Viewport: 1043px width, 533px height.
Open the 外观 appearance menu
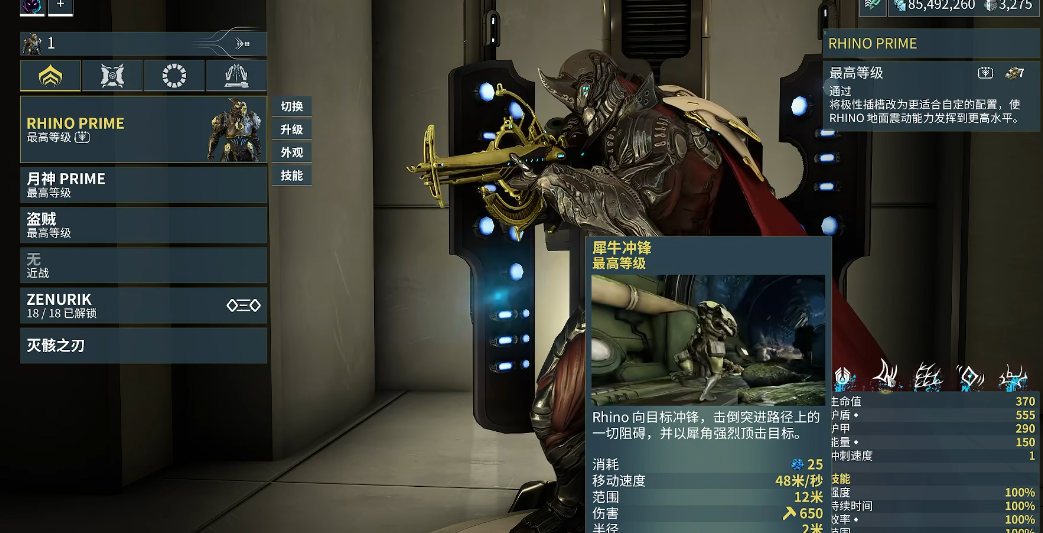(x=292, y=153)
